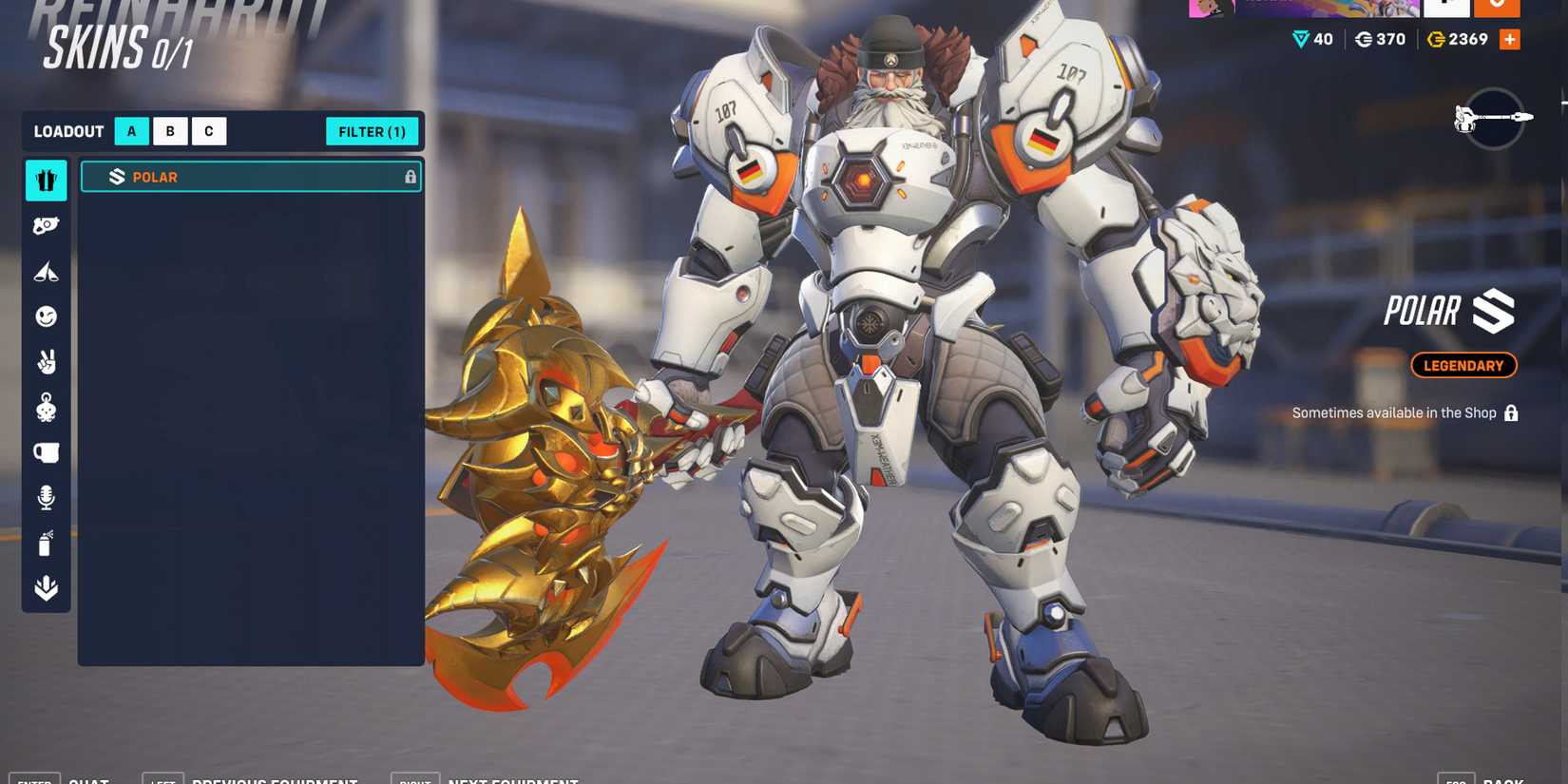Open the bottom Name Card category icon
Viewport: 1568px width, 784px height.
[x=45, y=589]
